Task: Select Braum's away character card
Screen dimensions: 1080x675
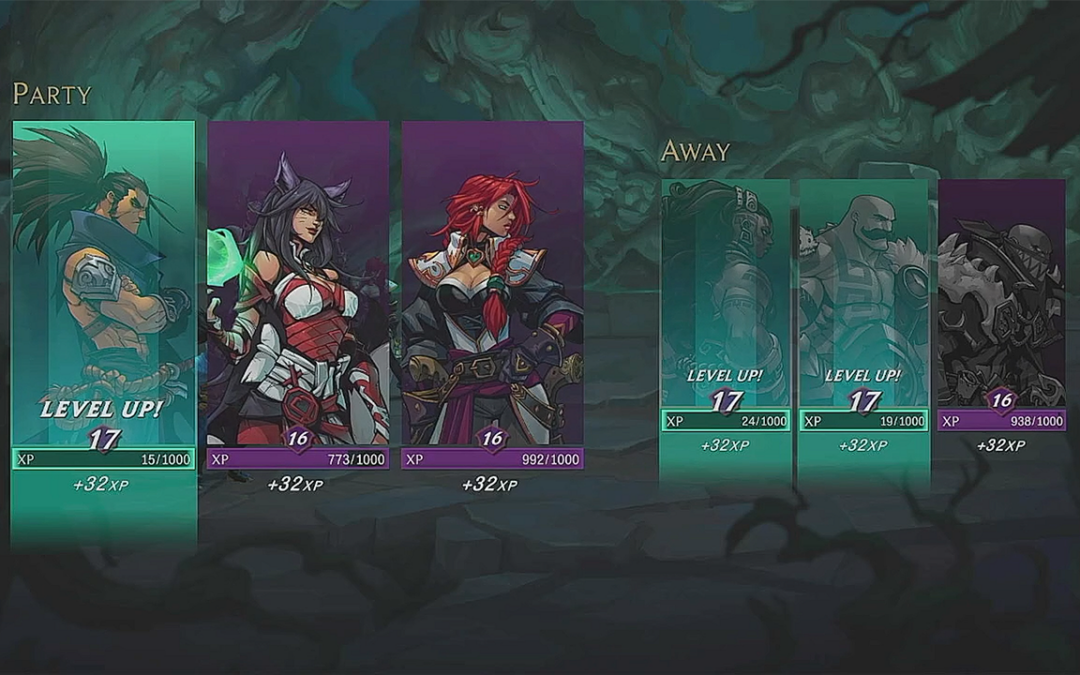Action: [x=863, y=300]
